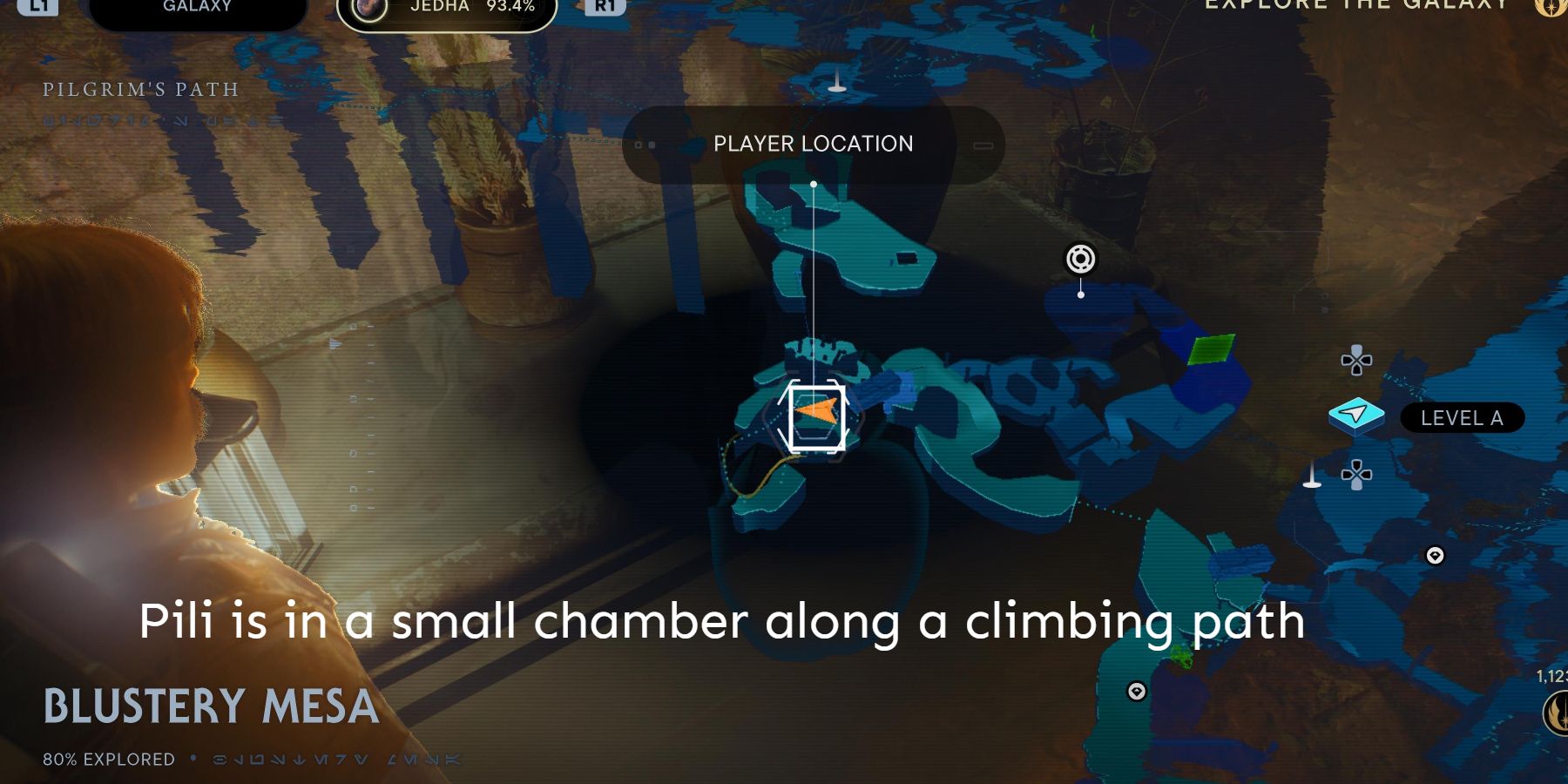Toggle the R1 shoulder button prompt
Viewport: 1568px width, 784px height.
coord(607,6)
